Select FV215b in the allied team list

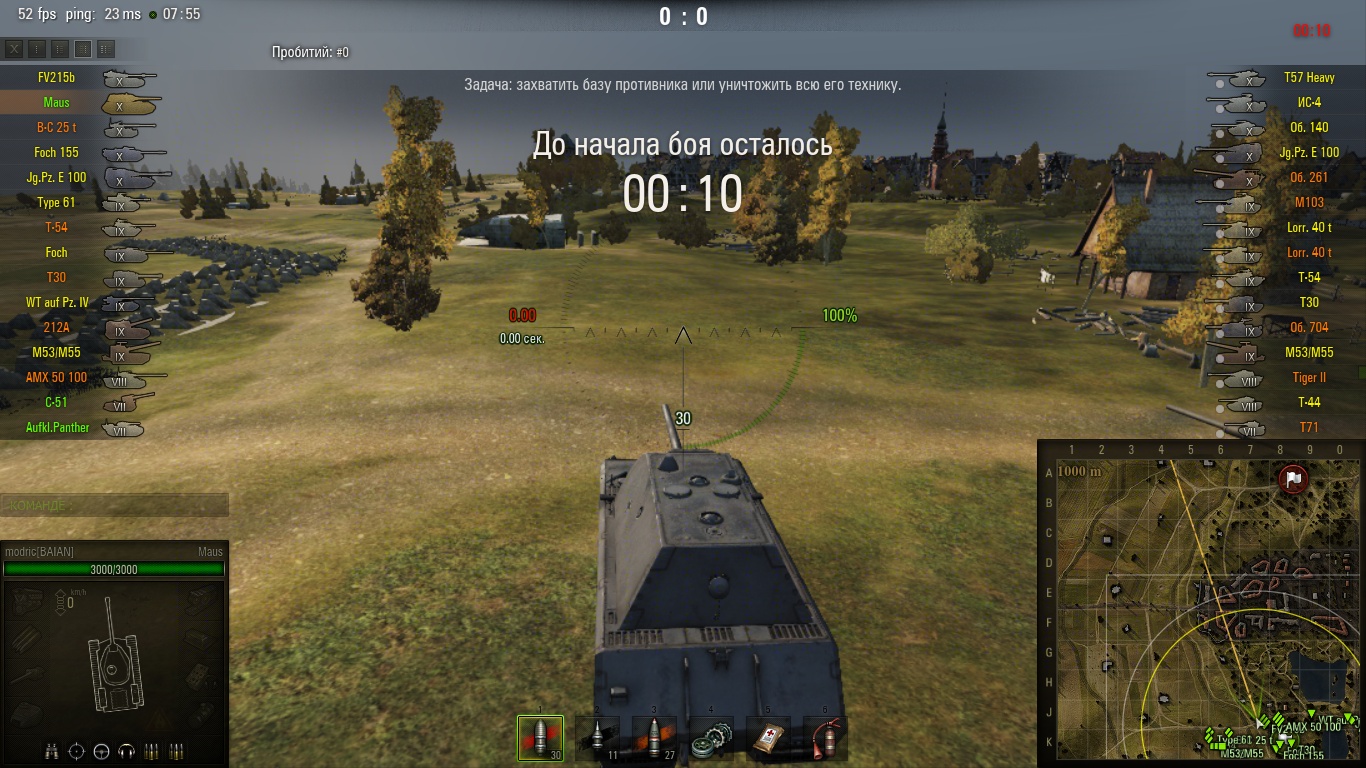coord(57,77)
